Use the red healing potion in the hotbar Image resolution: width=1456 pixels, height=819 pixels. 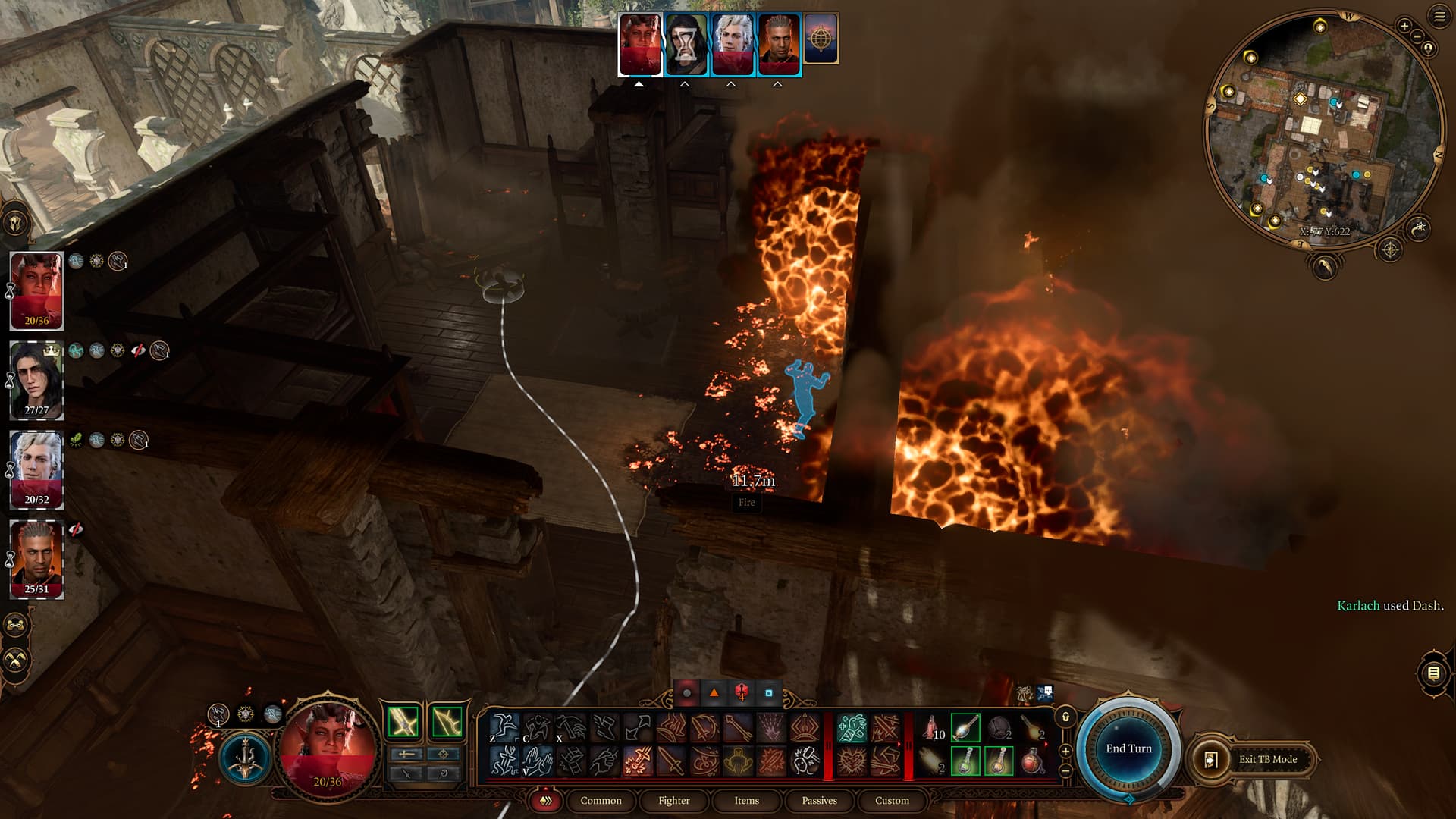pyautogui.click(x=1031, y=761)
